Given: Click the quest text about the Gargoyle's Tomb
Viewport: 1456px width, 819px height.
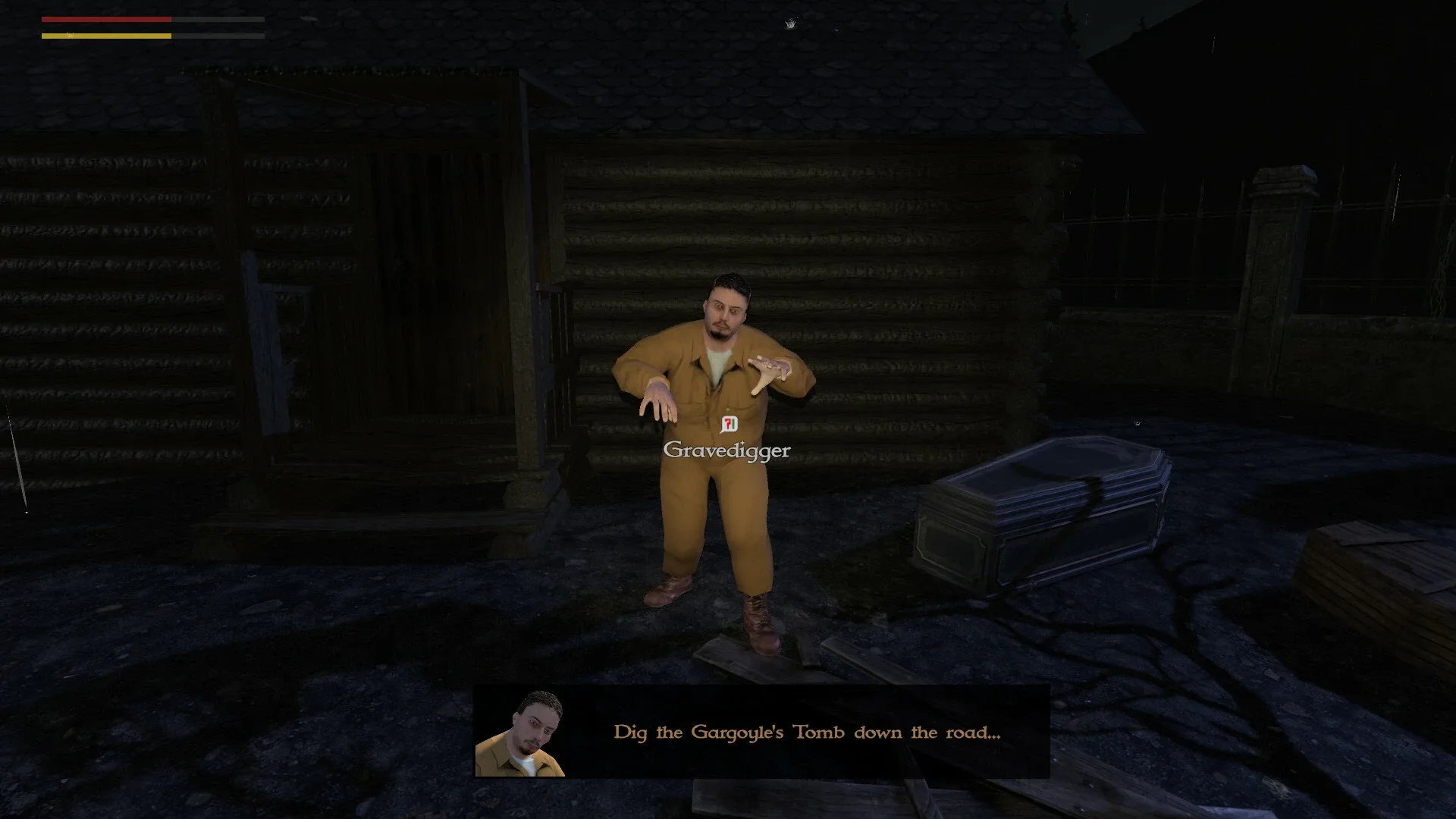Looking at the screenshot, I should [x=806, y=732].
